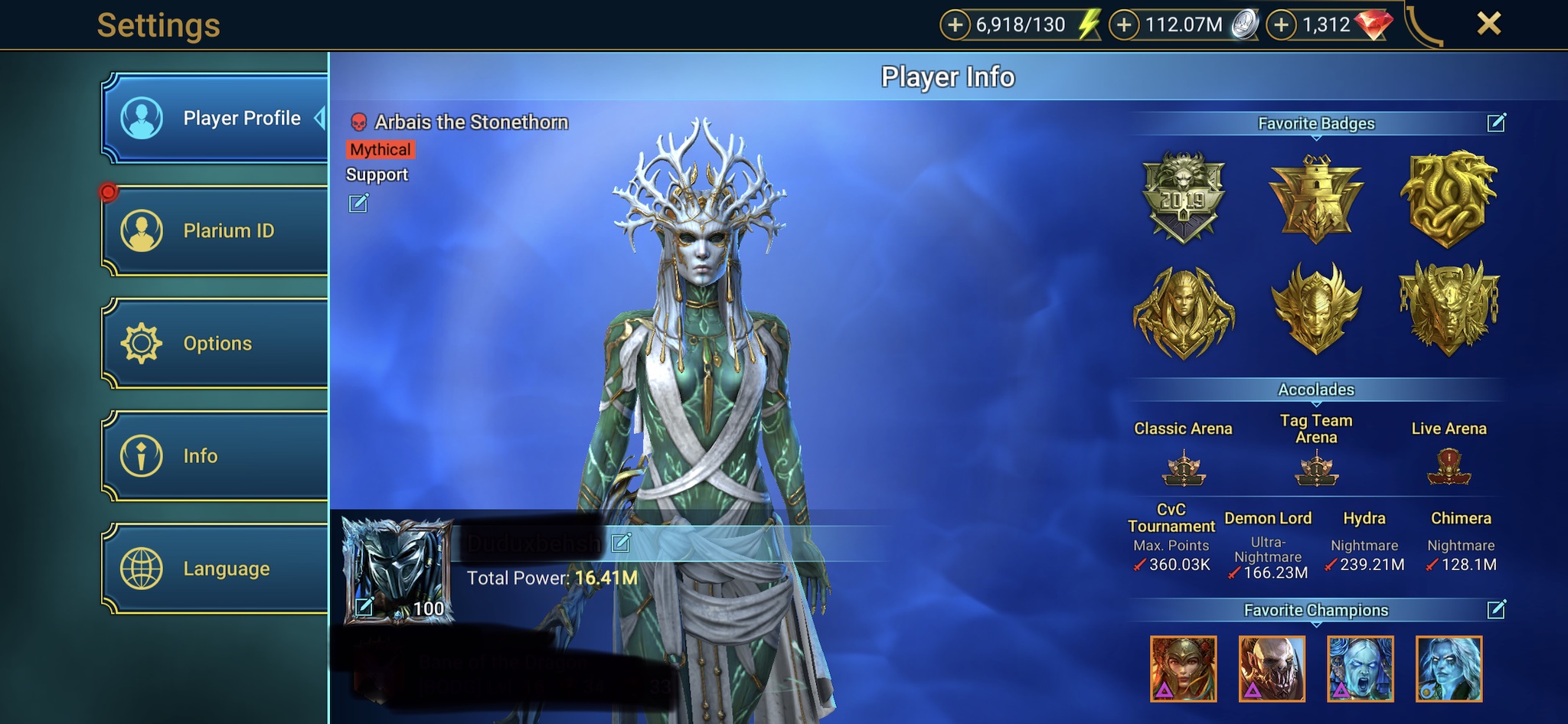Select the golden hydra serpent badge
This screenshot has width=1568, height=724.
pos(1448,197)
